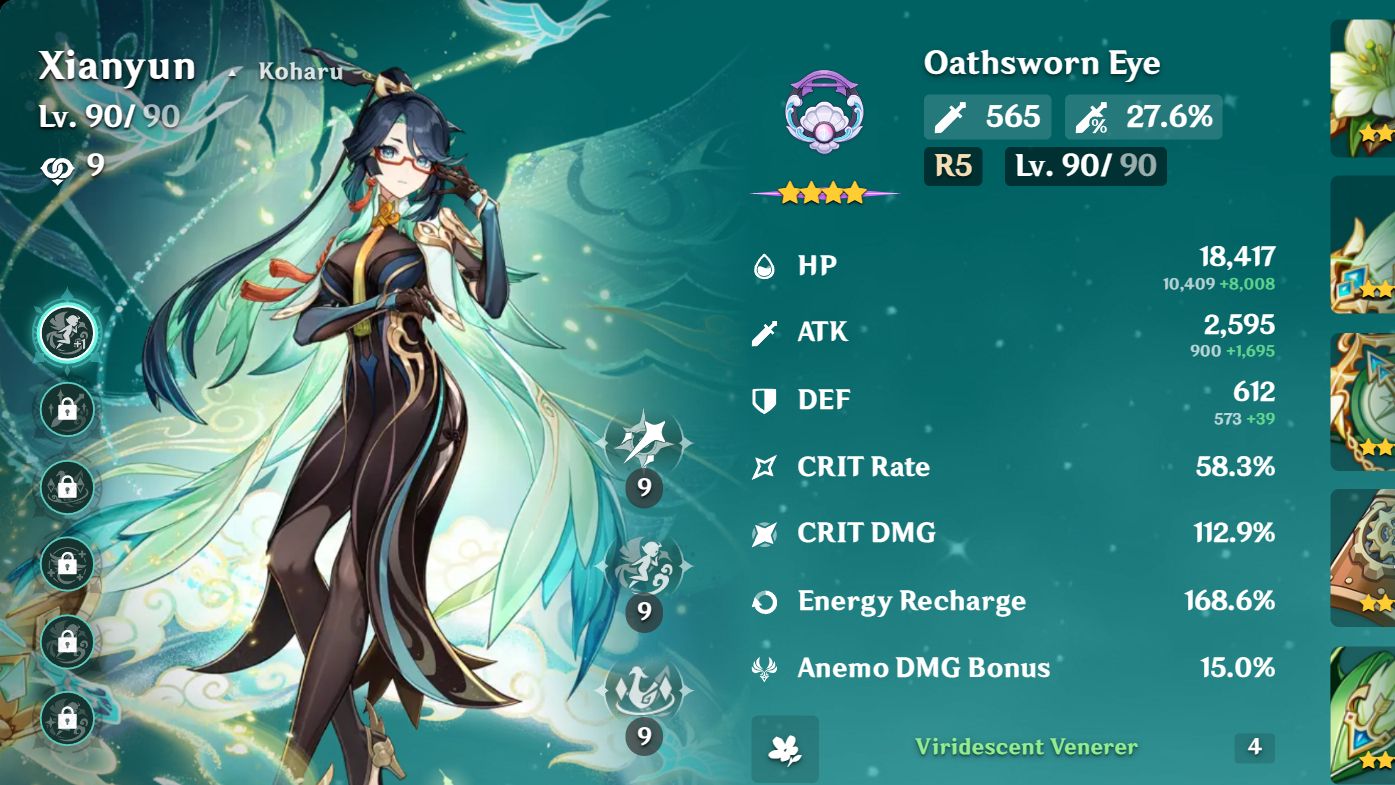The width and height of the screenshot is (1395, 785).
Task: Click the HP droplet stat icon
Action: (x=764, y=265)
